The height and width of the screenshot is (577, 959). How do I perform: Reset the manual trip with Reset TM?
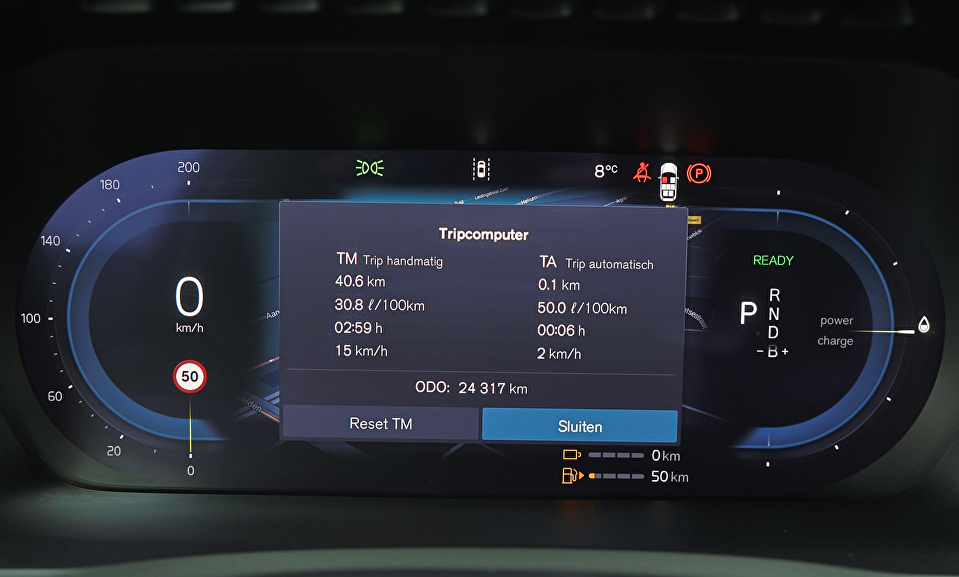[x=381, y=424]
